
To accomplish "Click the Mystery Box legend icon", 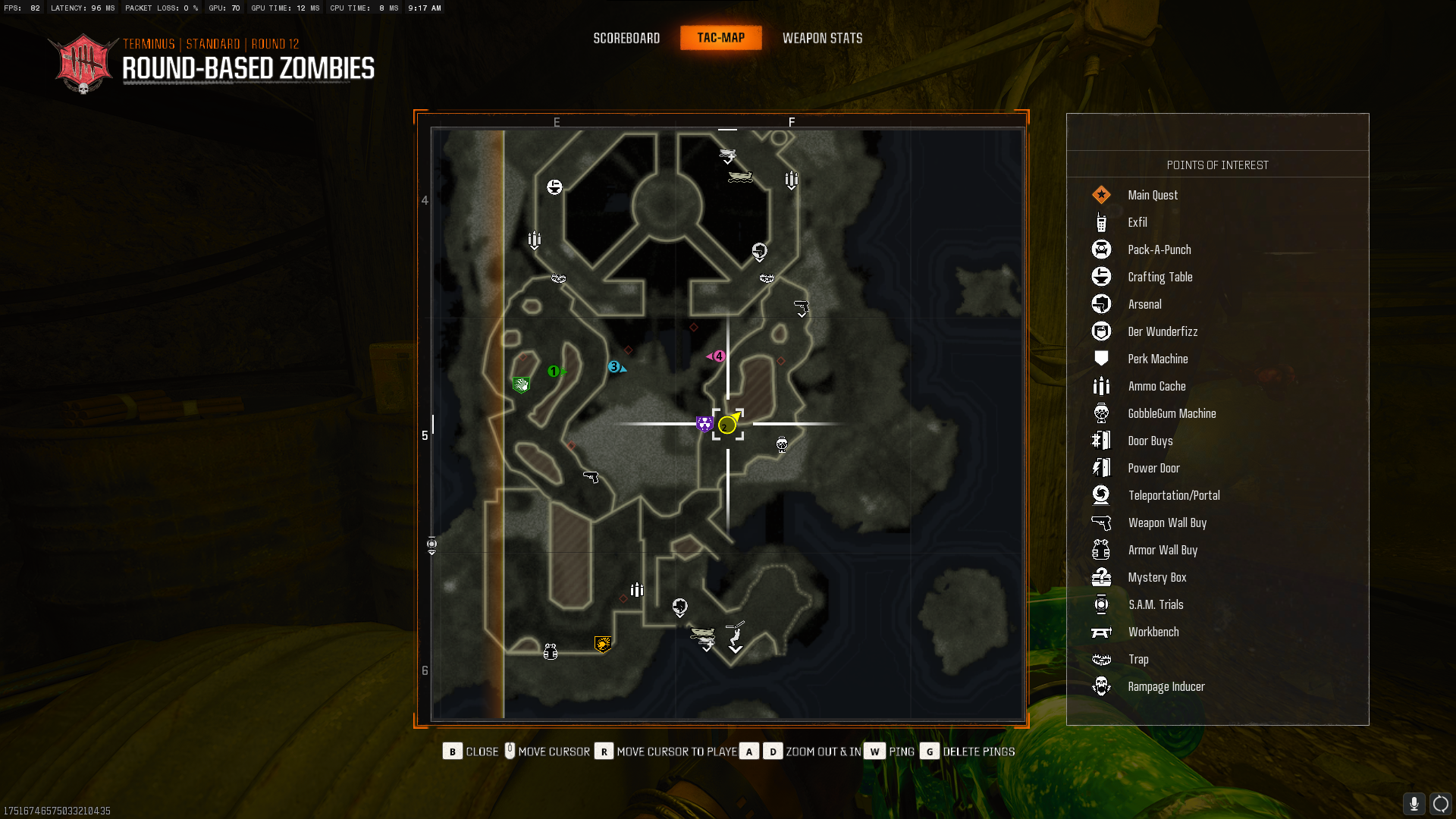I will [1101, 577].
